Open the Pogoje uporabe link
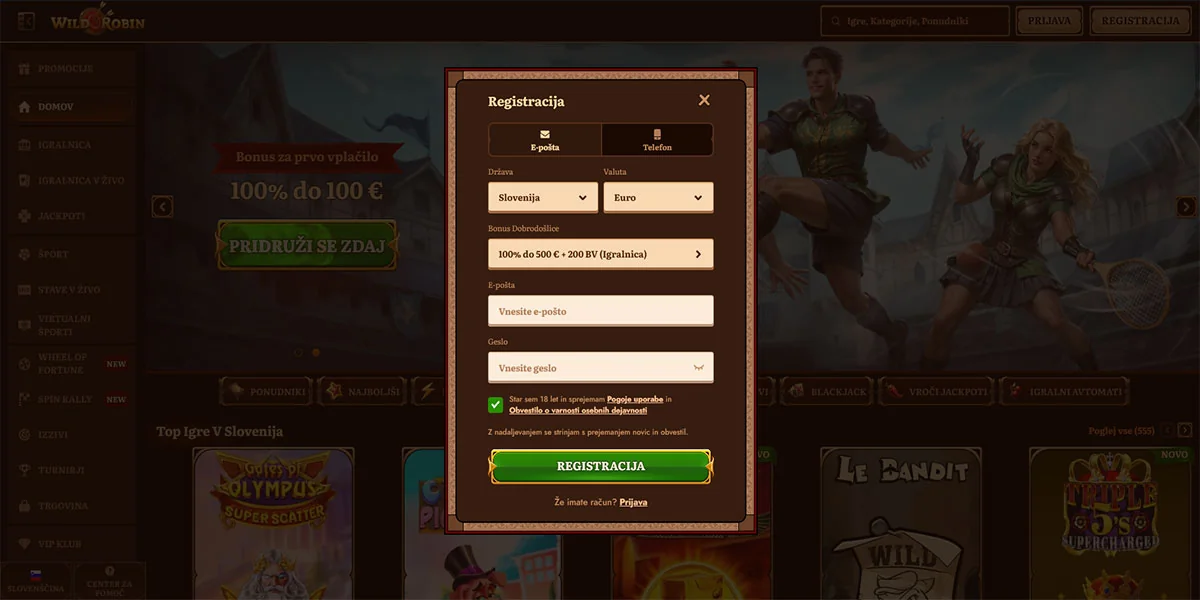Viewport: 1200px width, 600px height. click(x=634, y=399)
